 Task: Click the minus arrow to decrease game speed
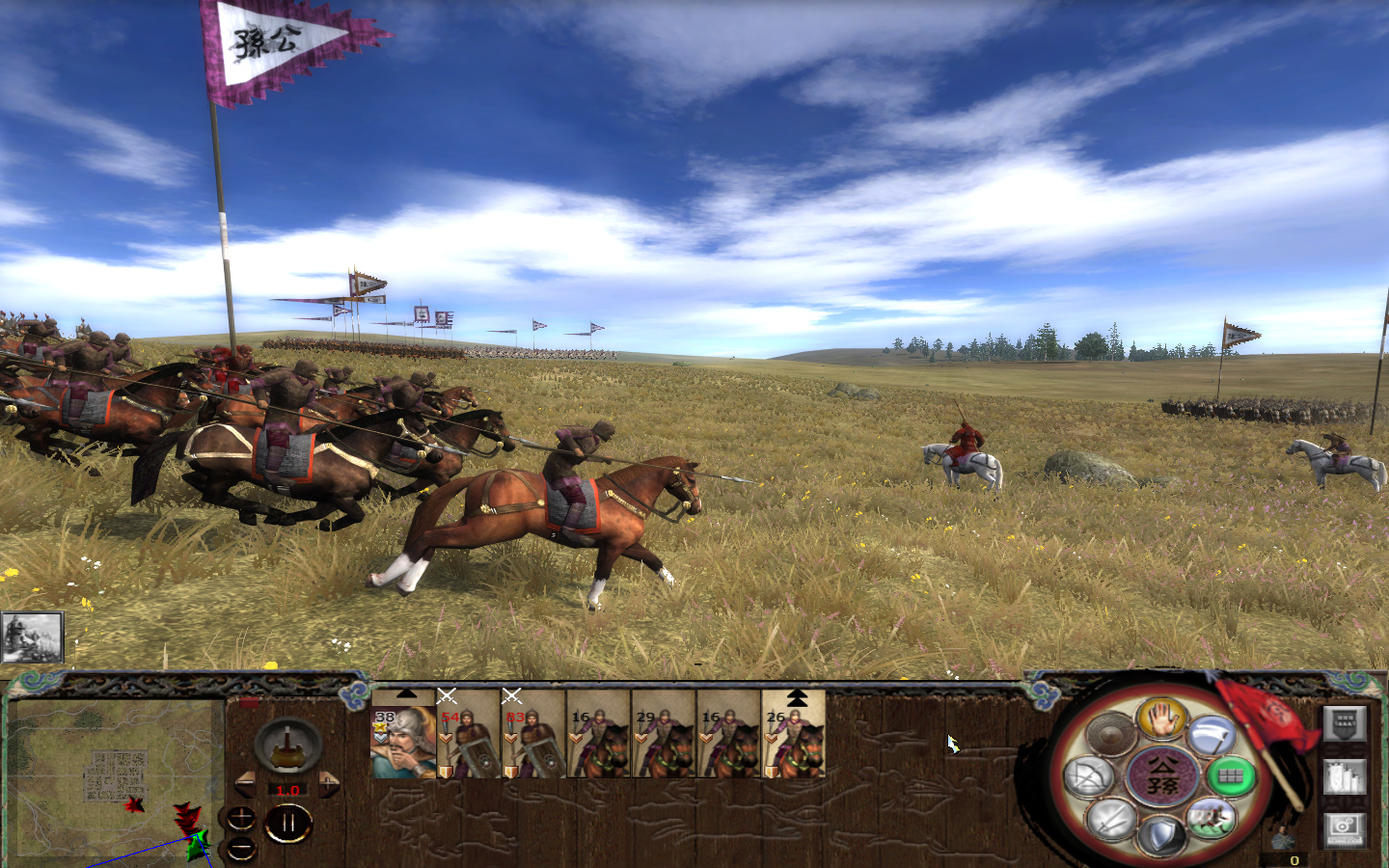(245, 784)
